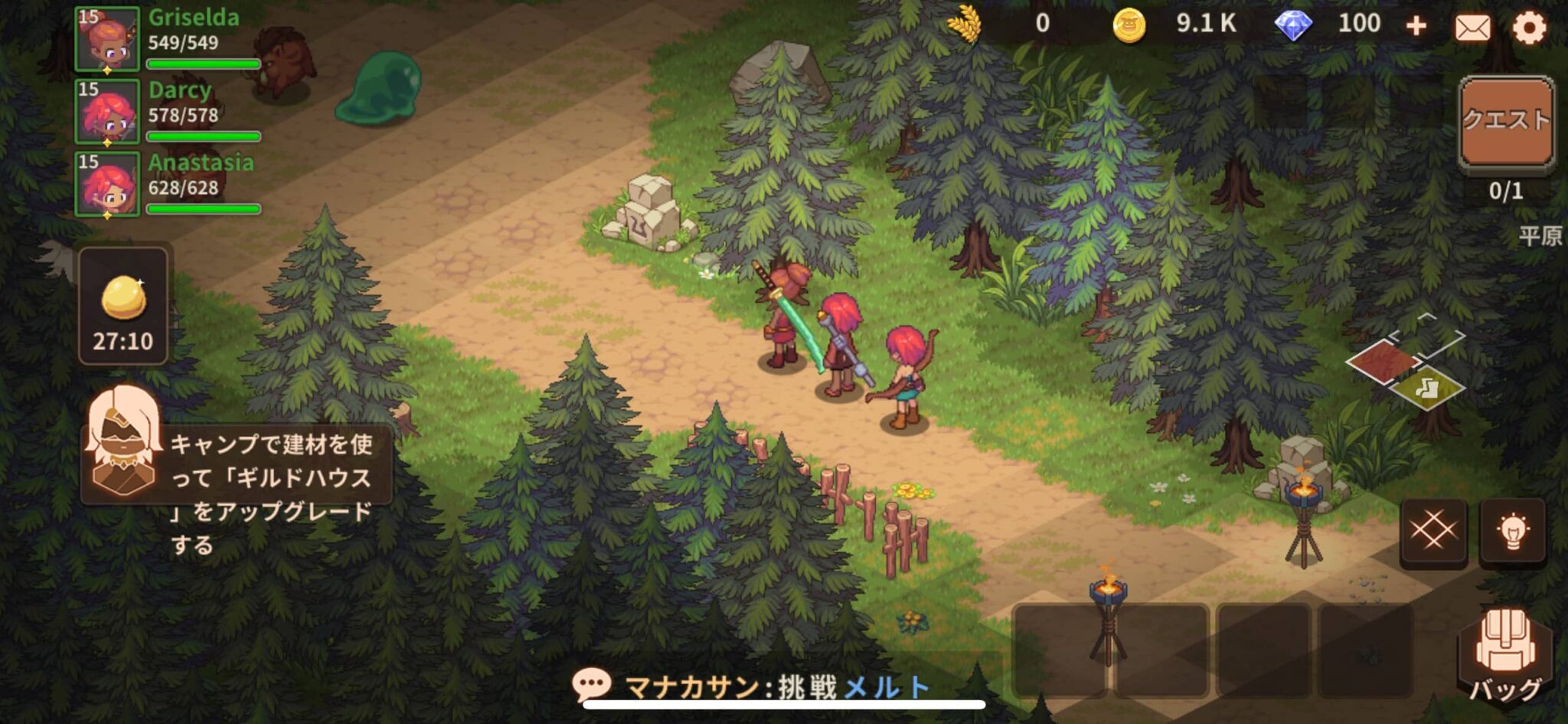Tap the gold coin currency icon
The width and height of the screenshot is (1568, 724).
pos(1129,25)
